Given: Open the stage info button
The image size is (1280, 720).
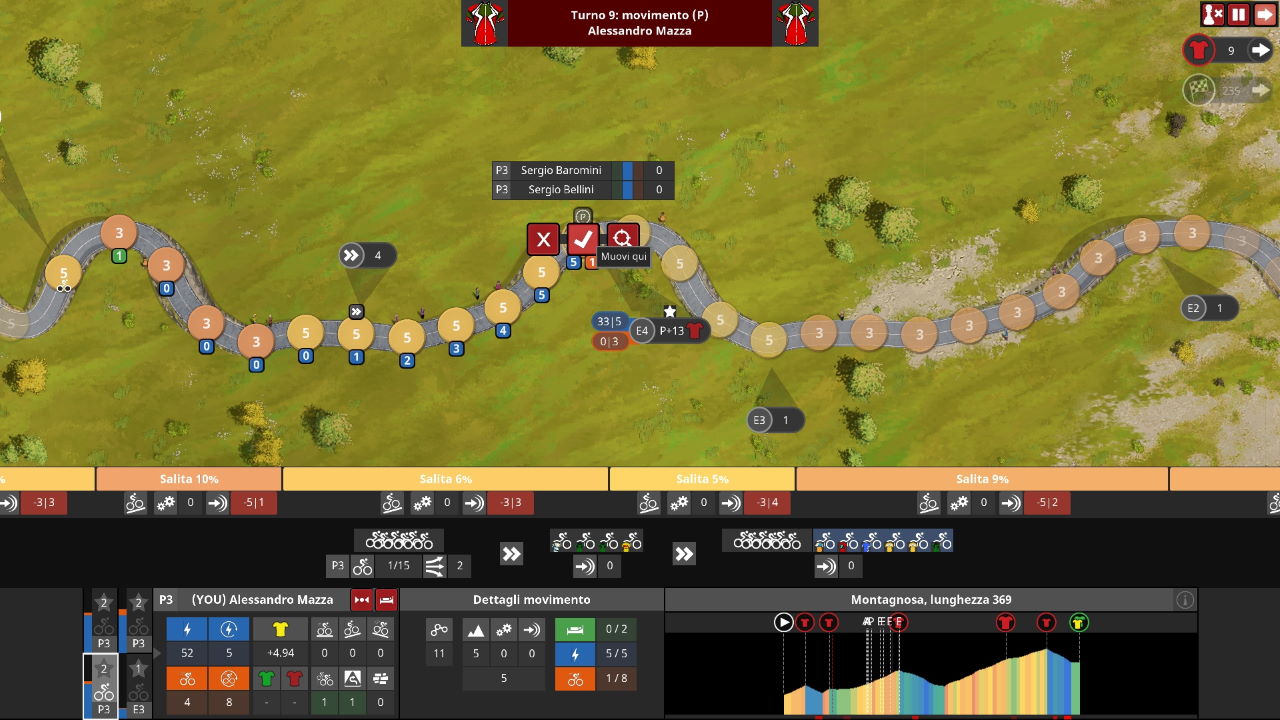Looking at the screenshot, I should [1185, 600].
